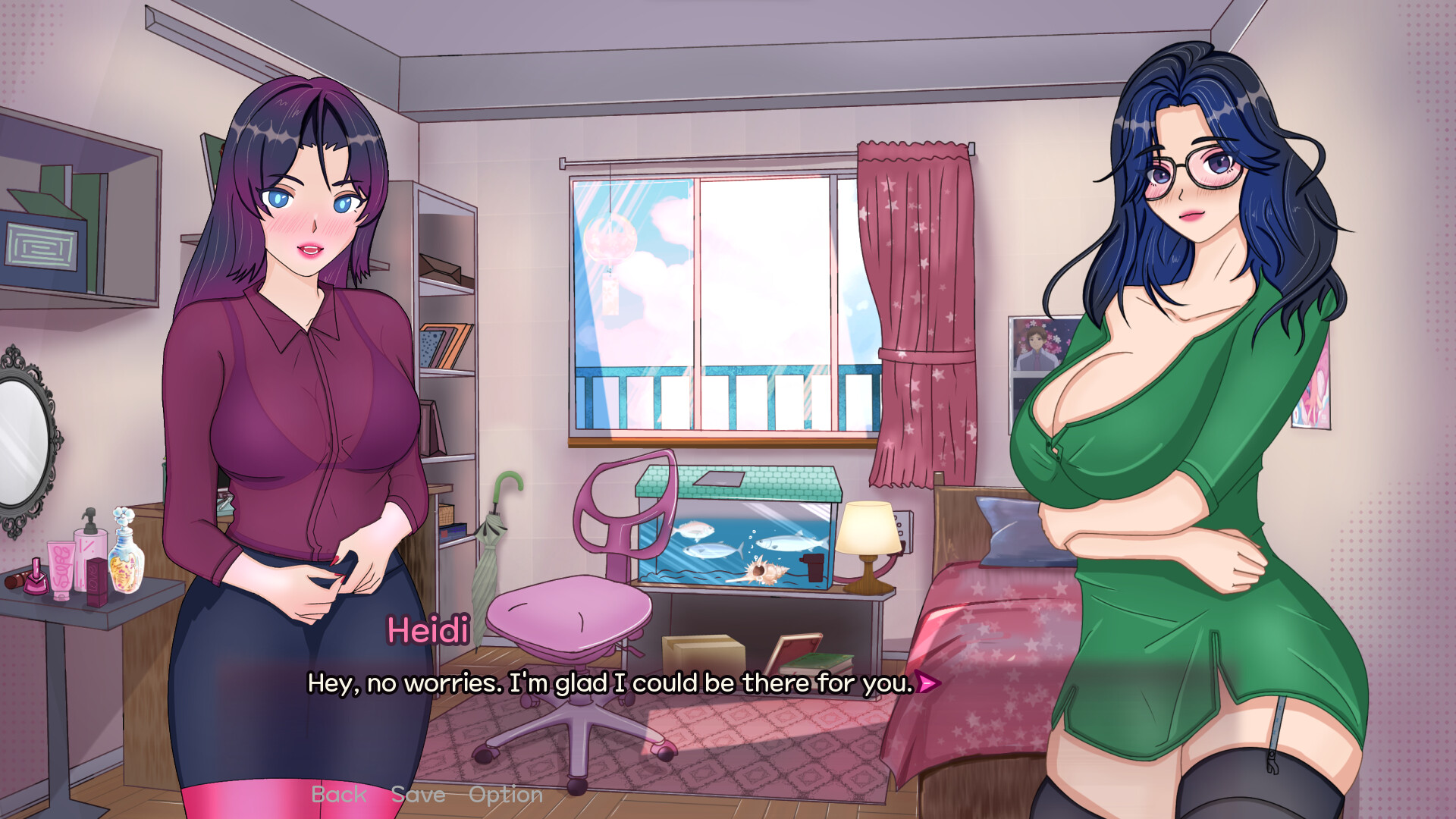Go back to the previous dialogue line
Image resolution: width=1456 pixels, height=819 pixels.
[x=338, y=794]
